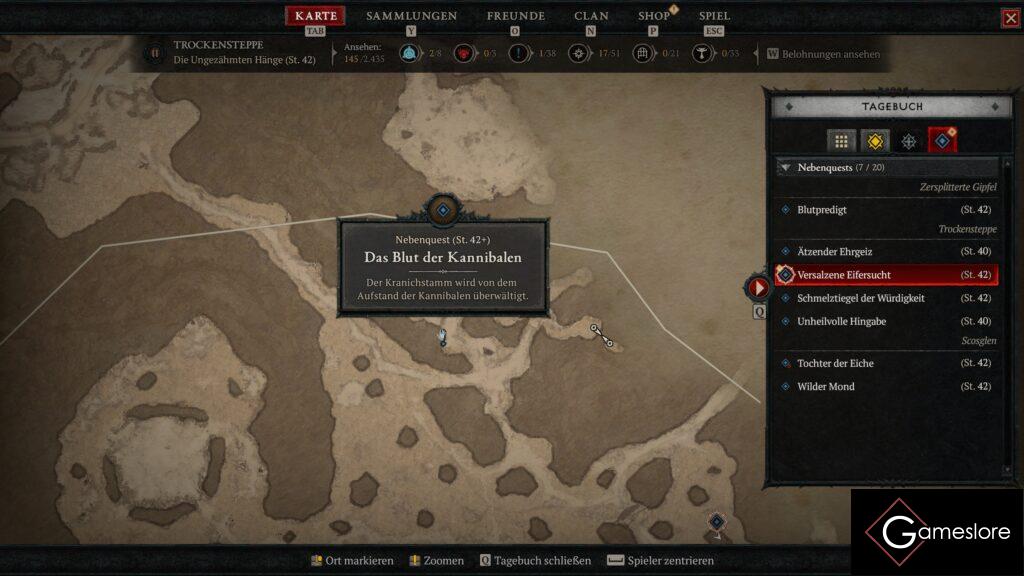
Task: Choose Schmelztiegel der Würdigkeit quest
Action: tap(860, 298)
